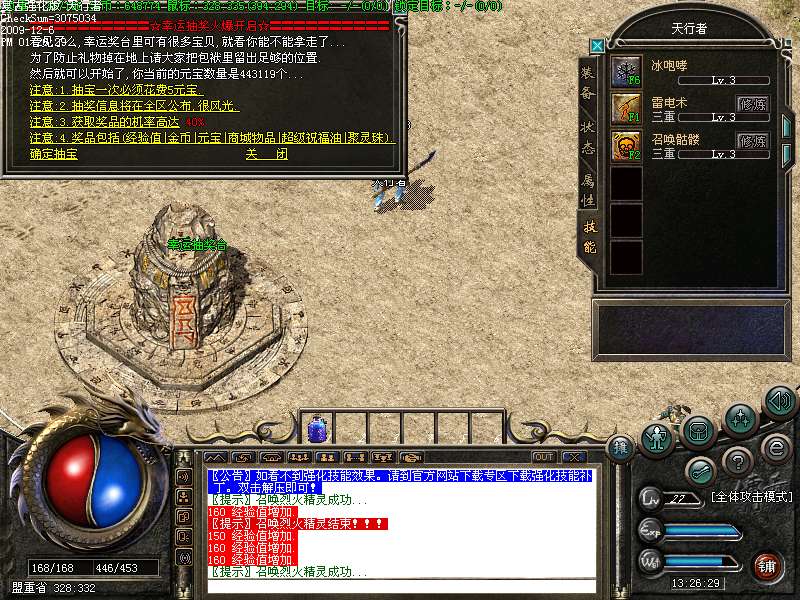Pick the 召唤骷髅 summon skeleton skill icon
The image size is (800, 600).
point(626,146)
